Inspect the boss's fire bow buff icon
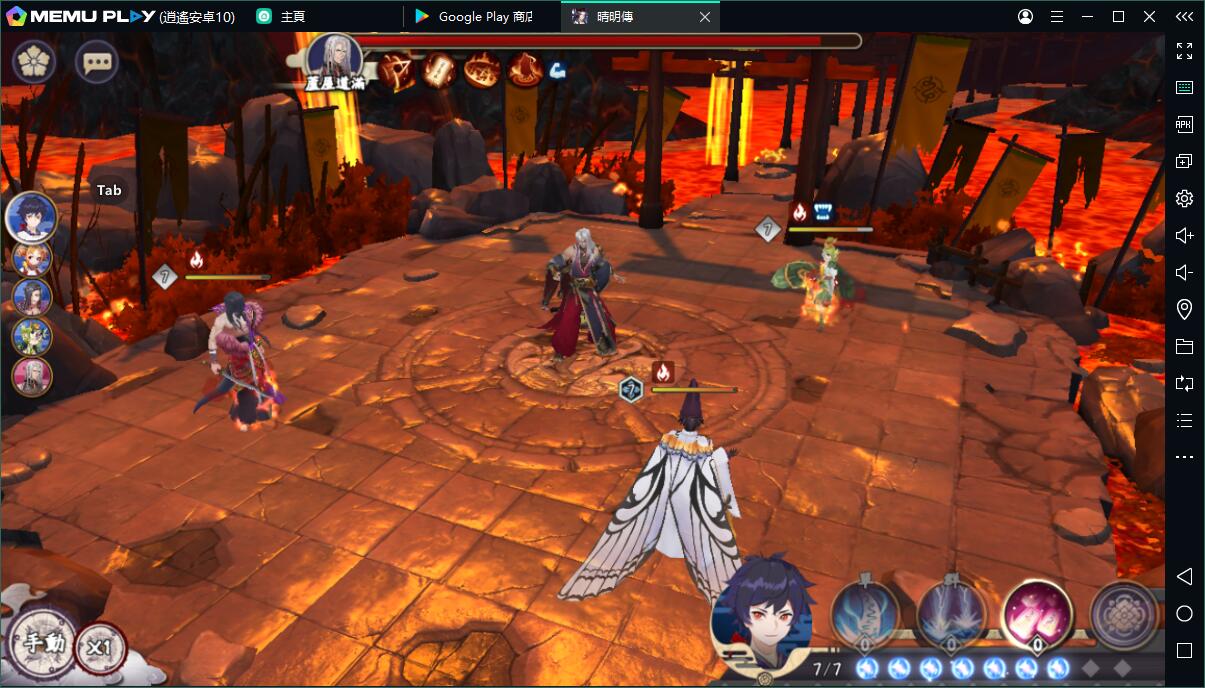 click(397, 71)
